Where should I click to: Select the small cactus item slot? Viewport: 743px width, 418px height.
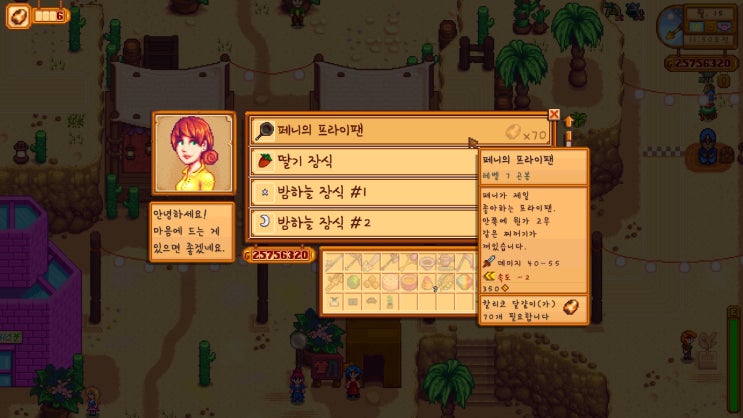389,302
